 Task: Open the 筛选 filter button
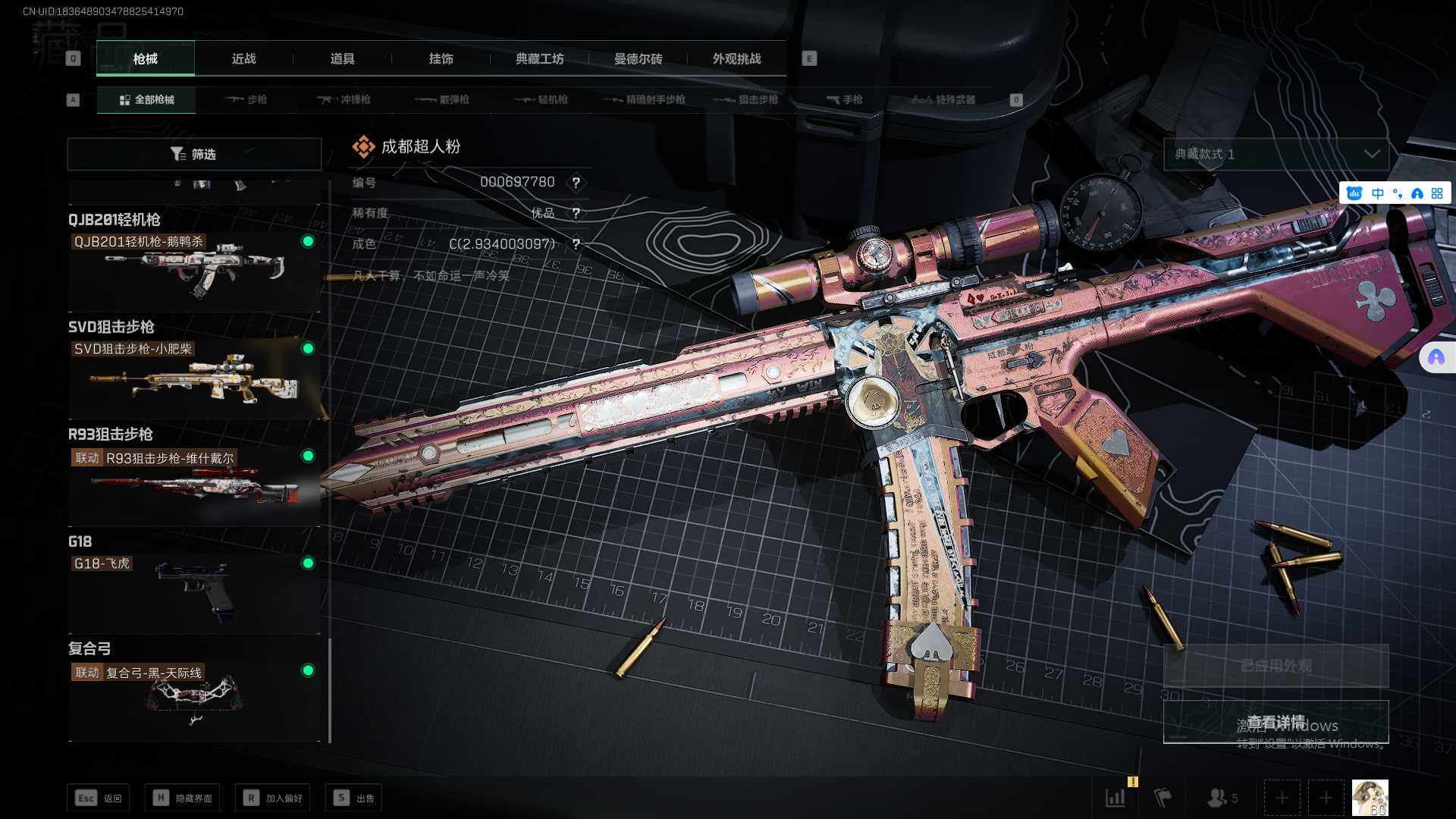click(x=194, y=154)
